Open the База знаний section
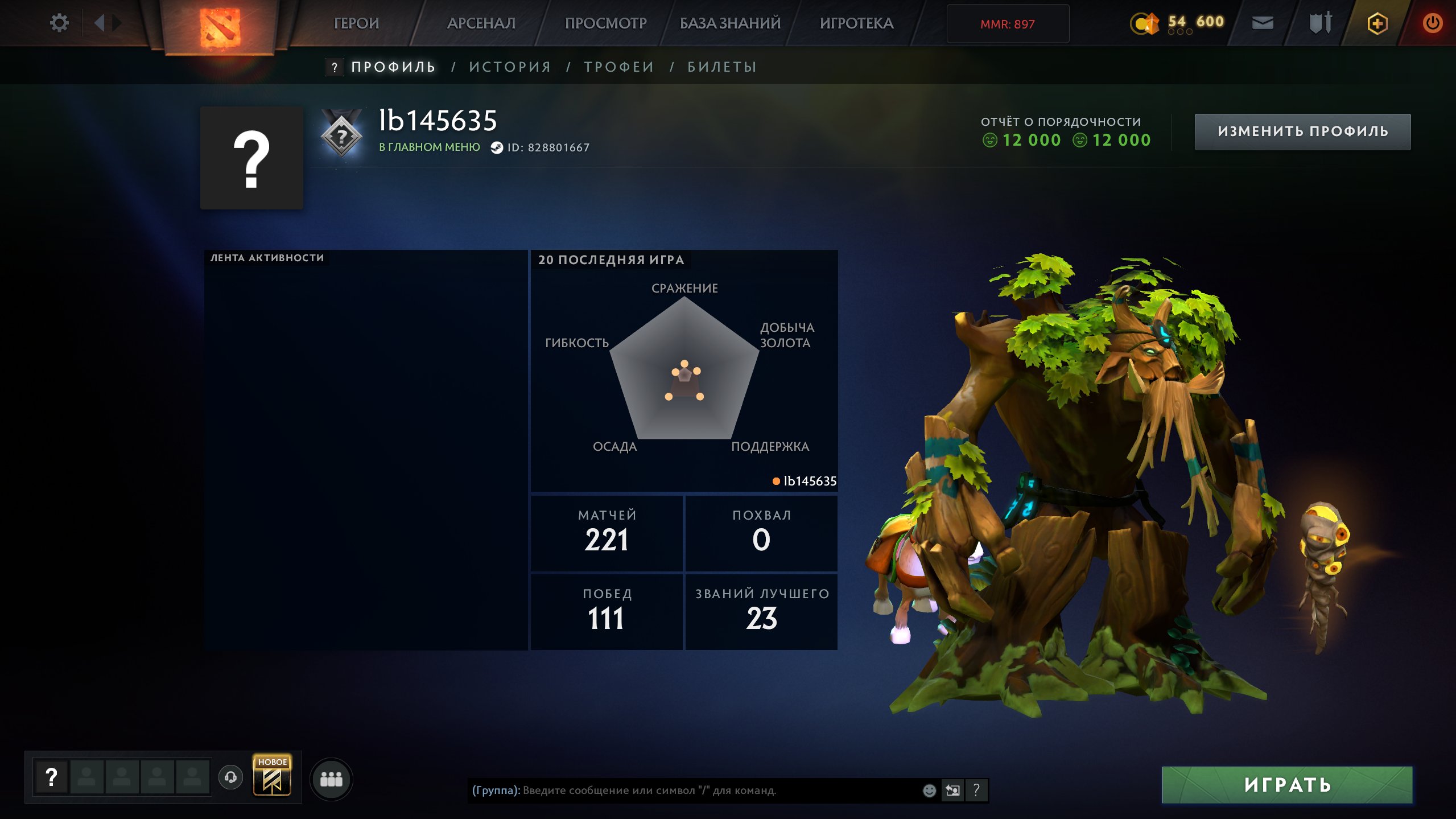The image size is (1456, 819). tap(730, 23)
